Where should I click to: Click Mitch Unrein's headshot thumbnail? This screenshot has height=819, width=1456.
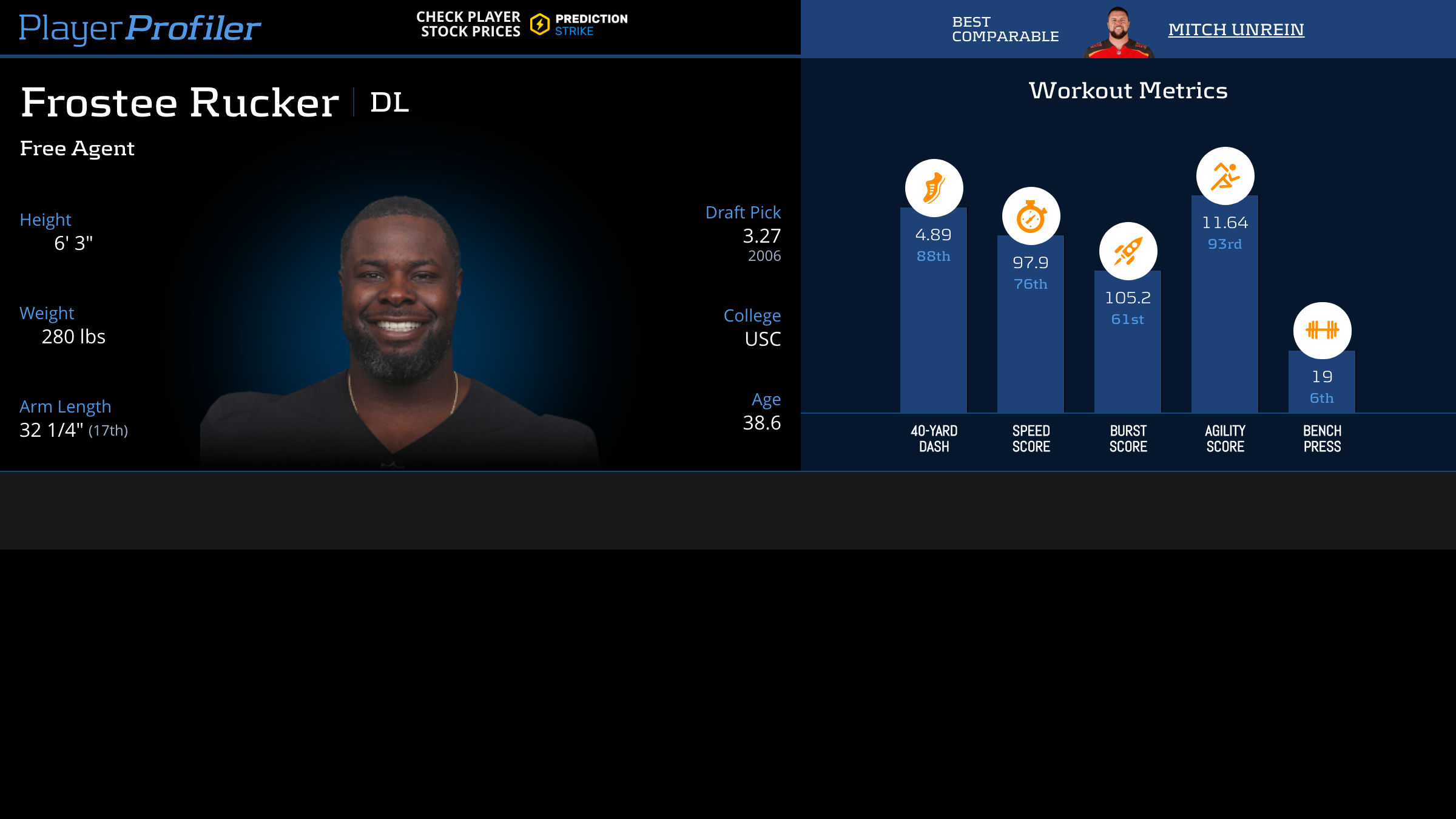coord(1118,33)
